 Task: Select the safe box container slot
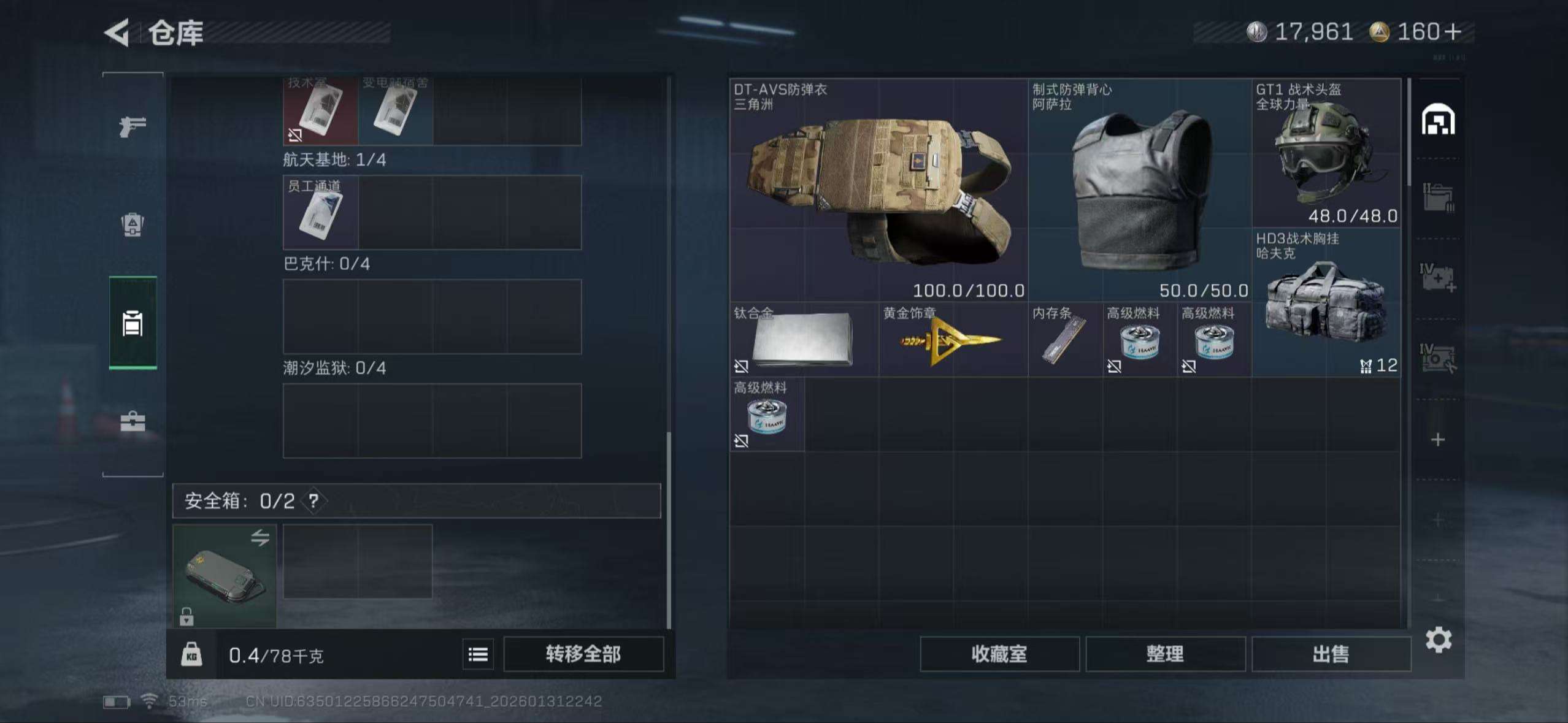pos(225,576)
